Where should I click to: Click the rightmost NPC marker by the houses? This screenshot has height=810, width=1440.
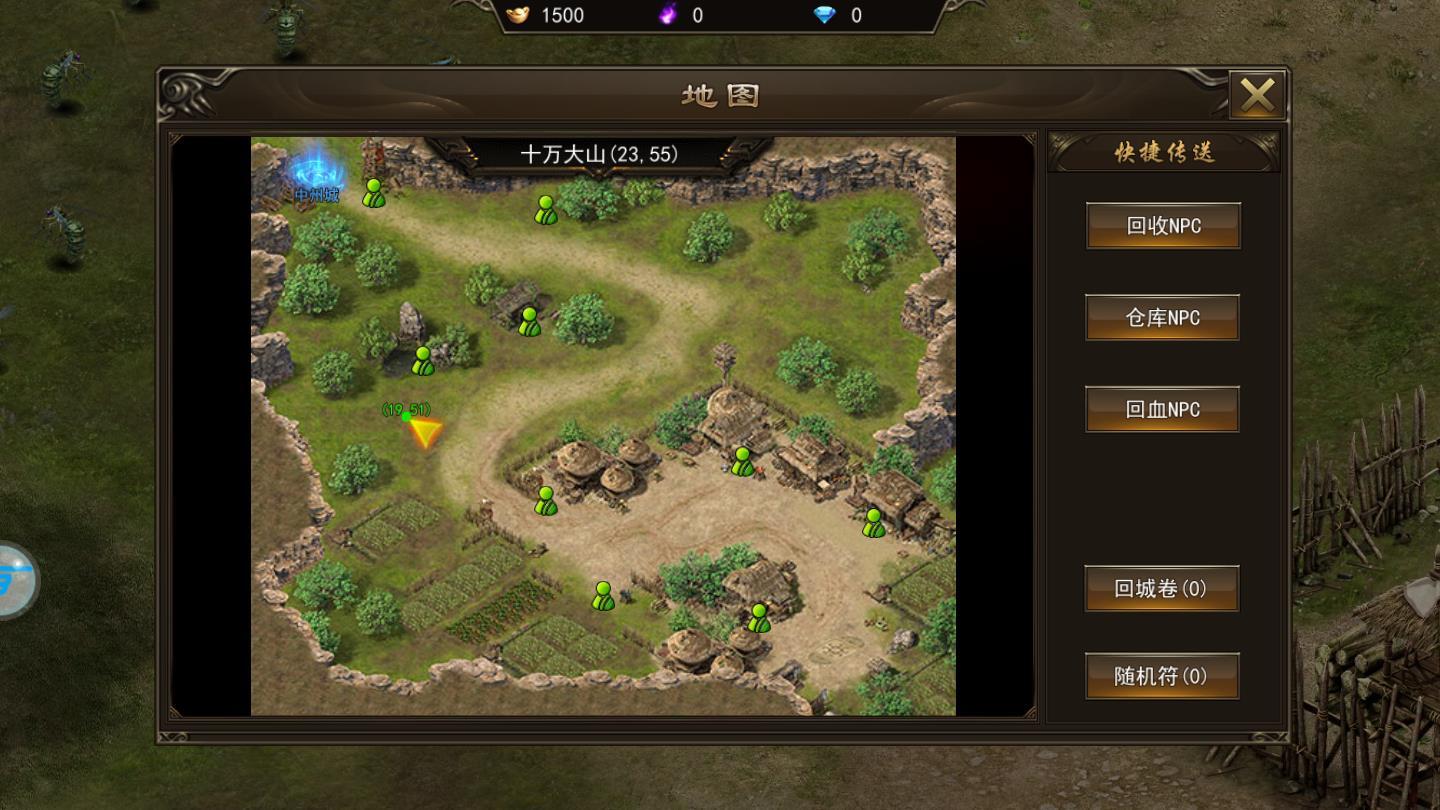pos(872,520)
